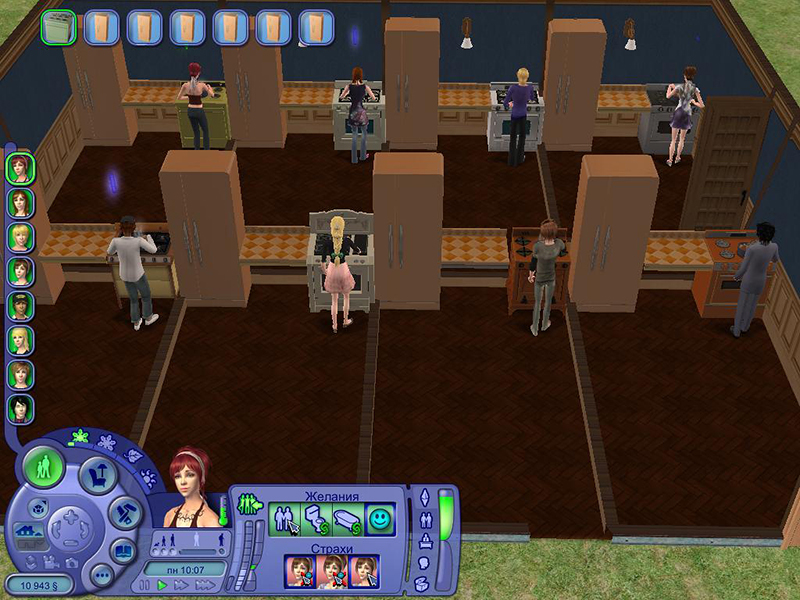Click the bathtub want icon
The image size is (800, 600).
tap(350, 519)
